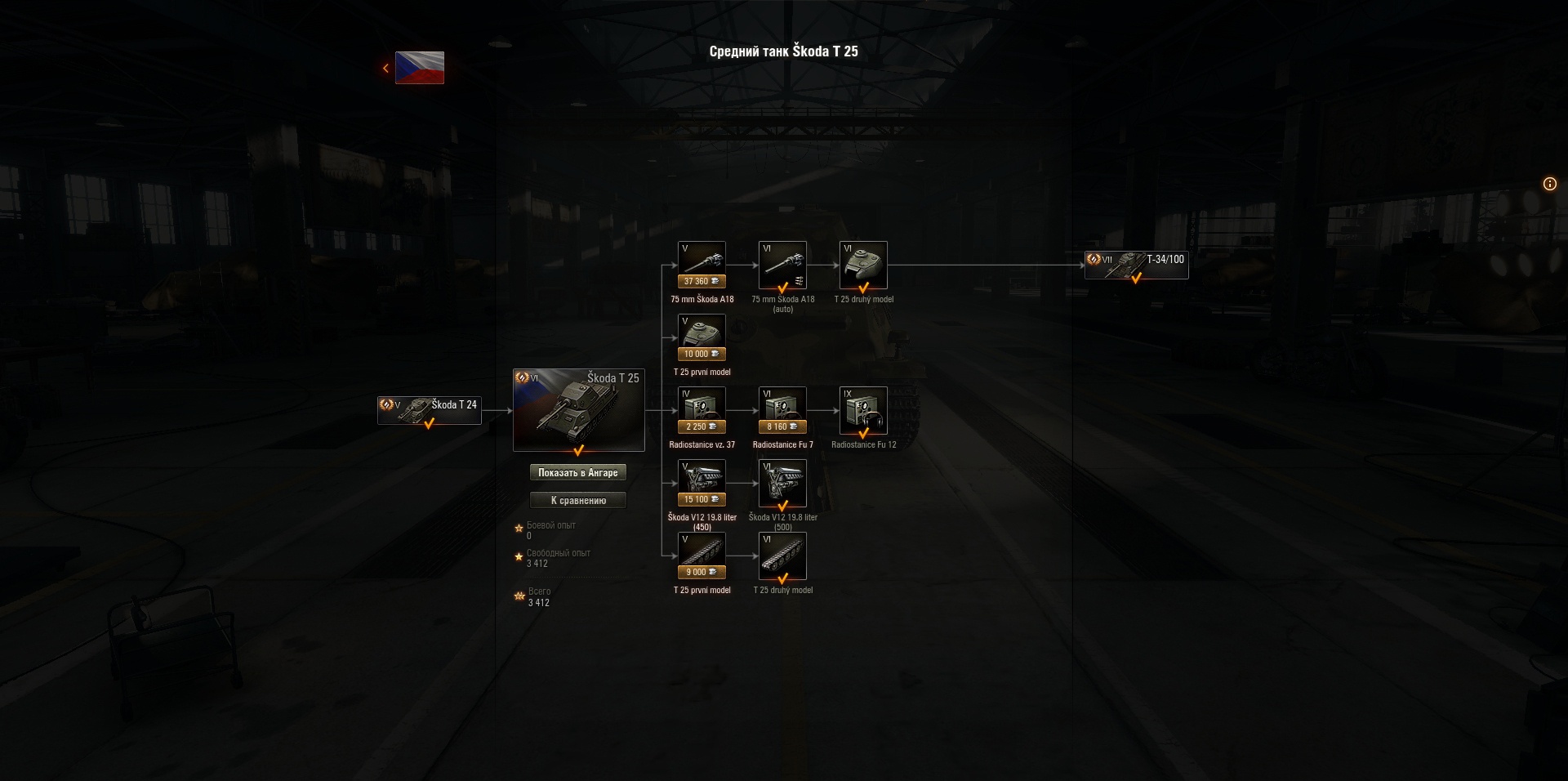The image size is (1568, 781).
Task: Open the Radiostanice Fu 12 radio module
Action: click(x=863, y=410)
